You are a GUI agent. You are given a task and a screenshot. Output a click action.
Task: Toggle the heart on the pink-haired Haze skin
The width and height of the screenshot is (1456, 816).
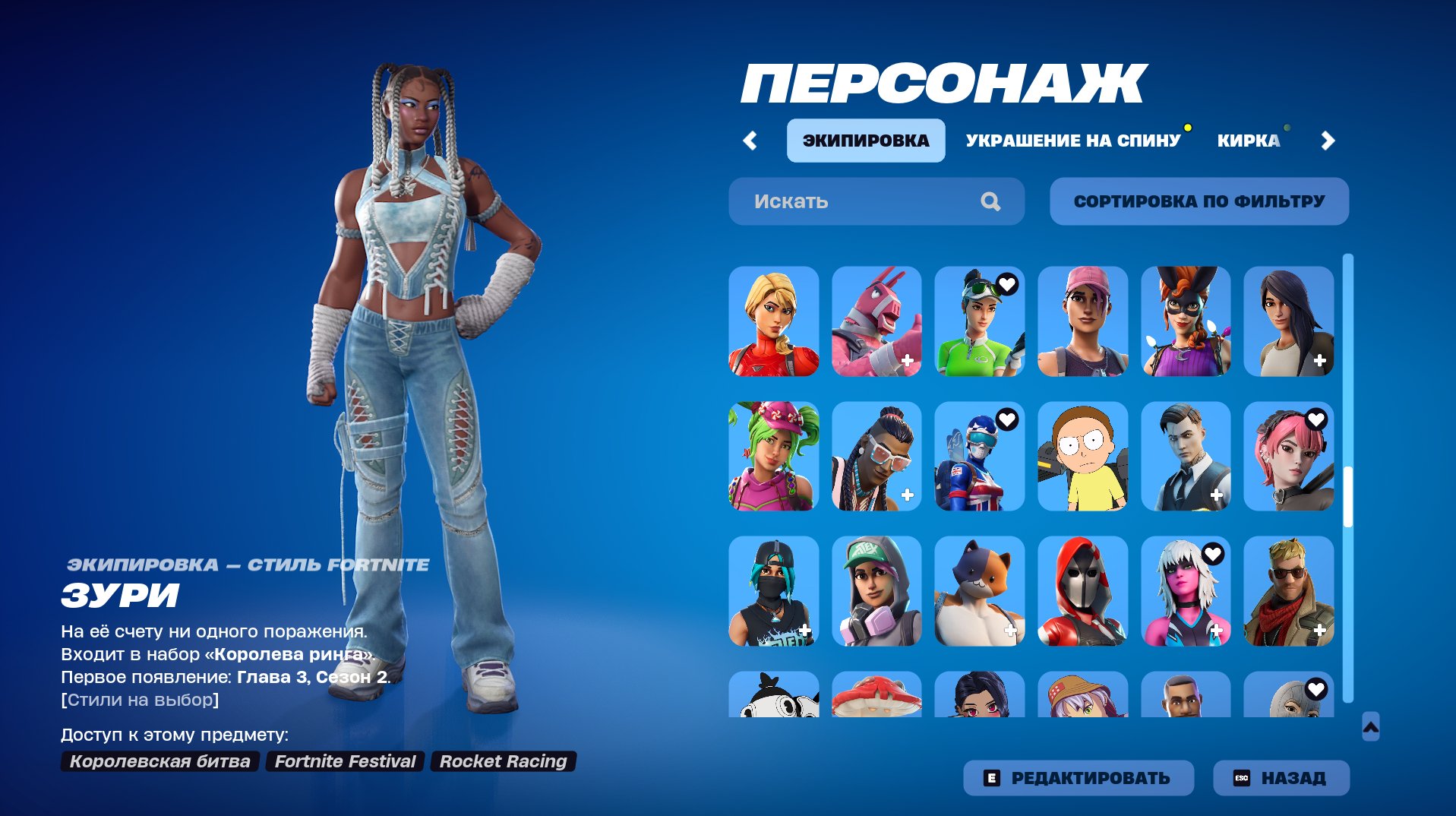[1315, 418]
